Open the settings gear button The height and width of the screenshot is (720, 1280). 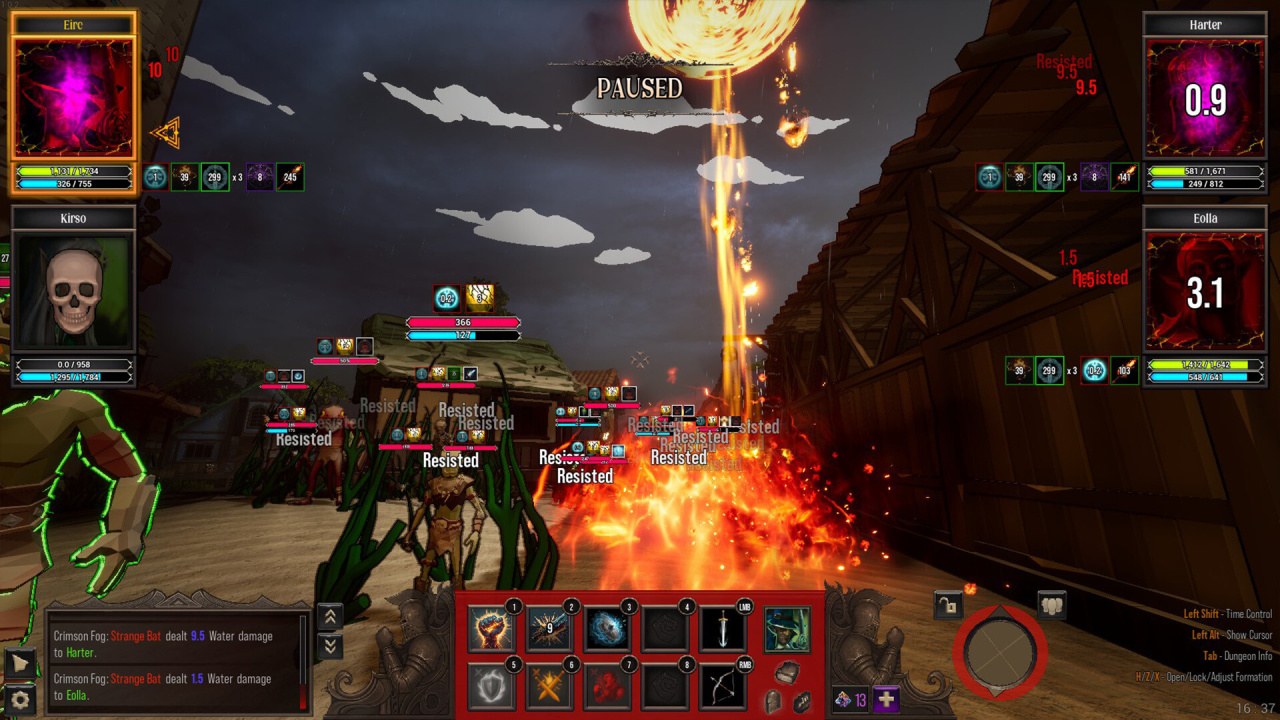coord(19,698)
